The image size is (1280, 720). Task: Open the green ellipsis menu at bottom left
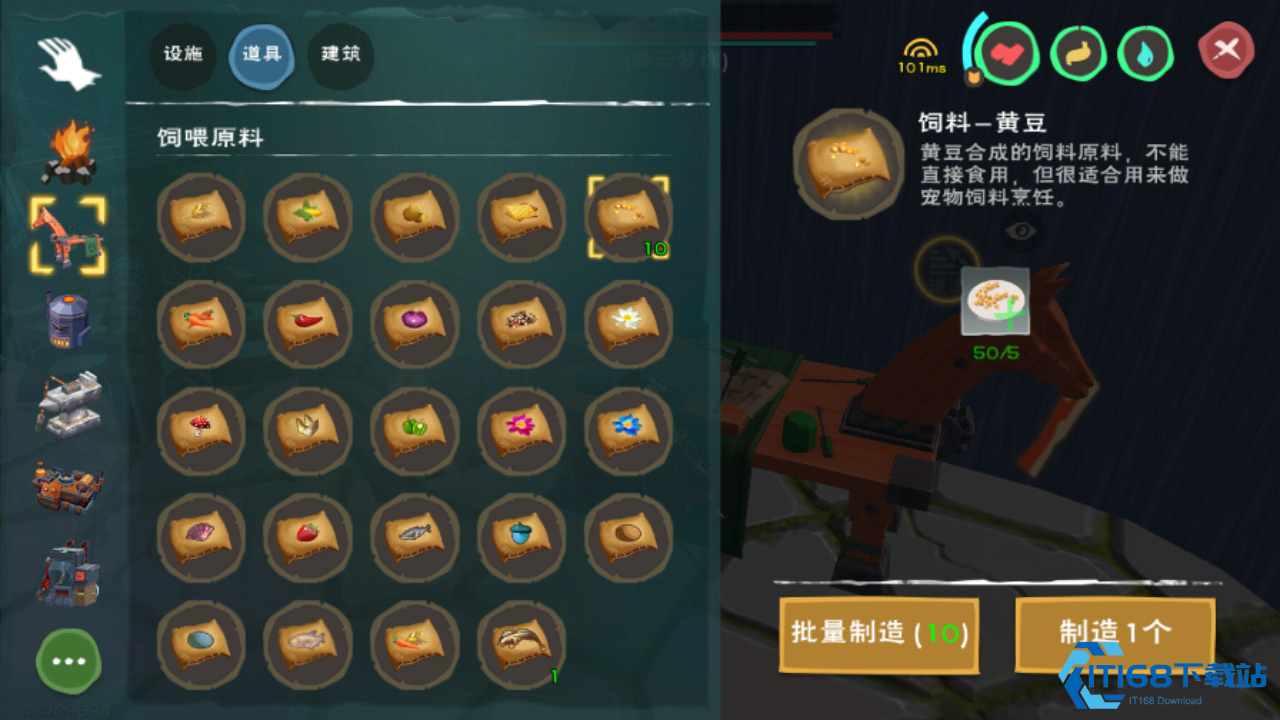tap(68, 662)
